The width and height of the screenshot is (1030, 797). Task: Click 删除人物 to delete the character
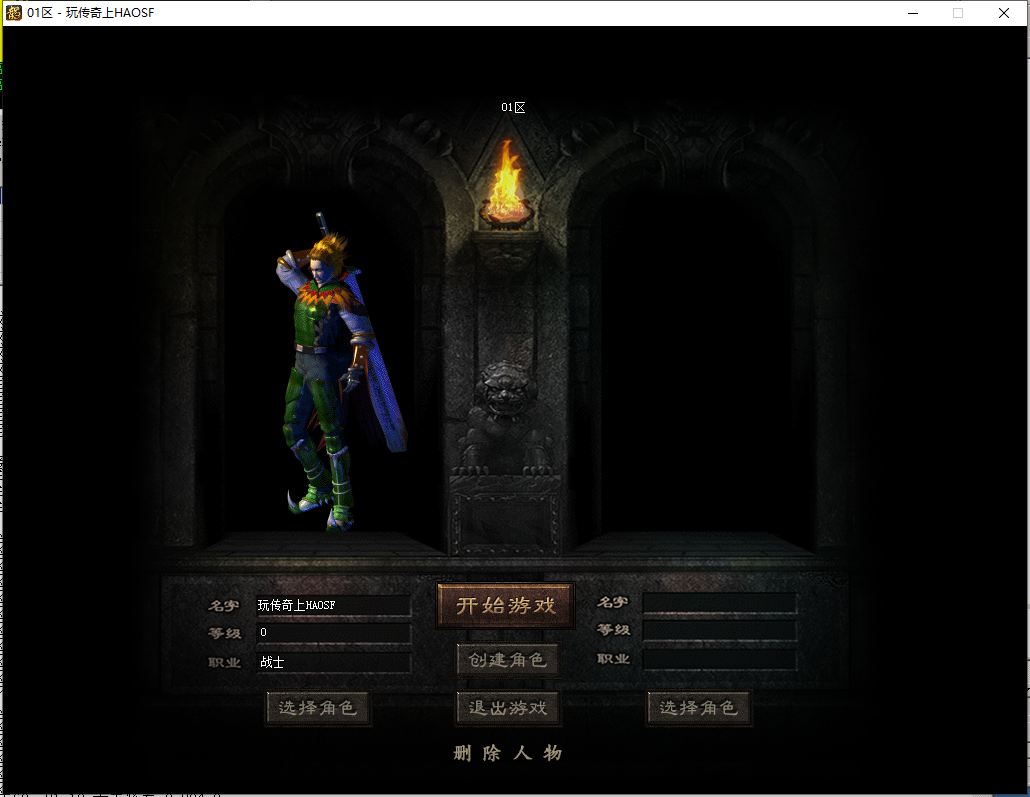point(508,753)
